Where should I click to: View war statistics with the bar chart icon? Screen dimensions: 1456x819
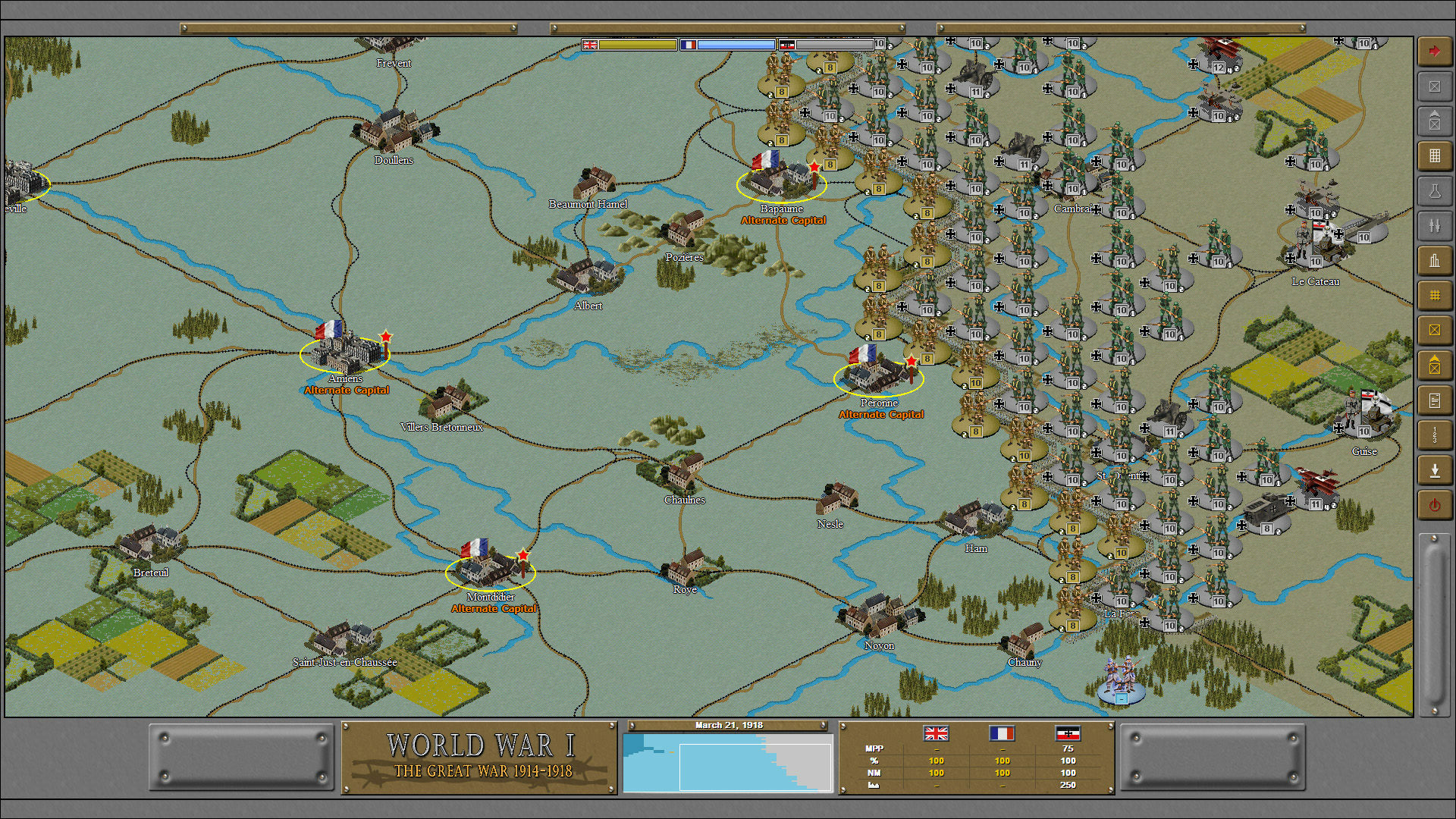(1434, 260)
